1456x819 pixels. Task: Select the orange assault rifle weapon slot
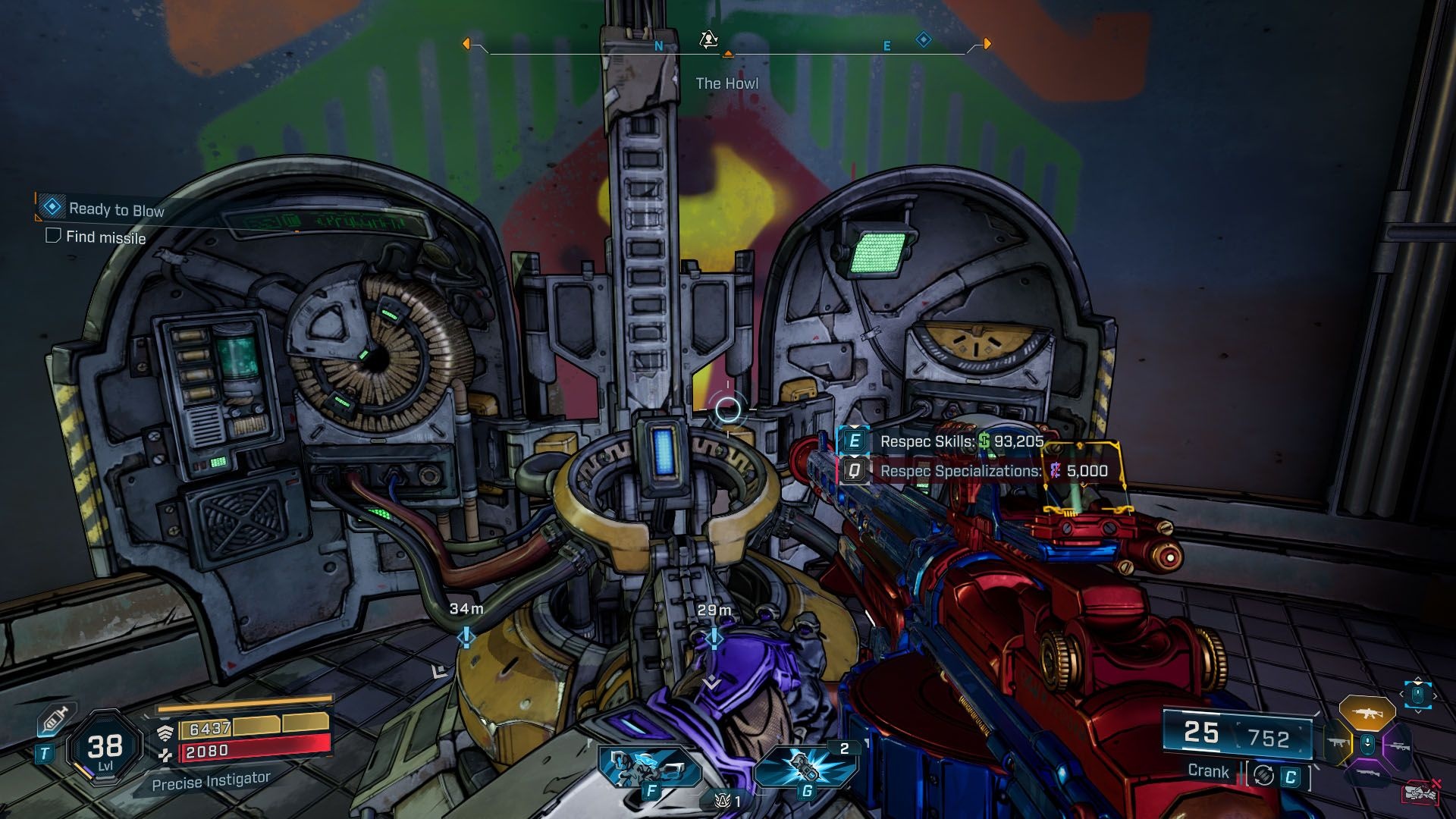click(x=1367, y=714)
